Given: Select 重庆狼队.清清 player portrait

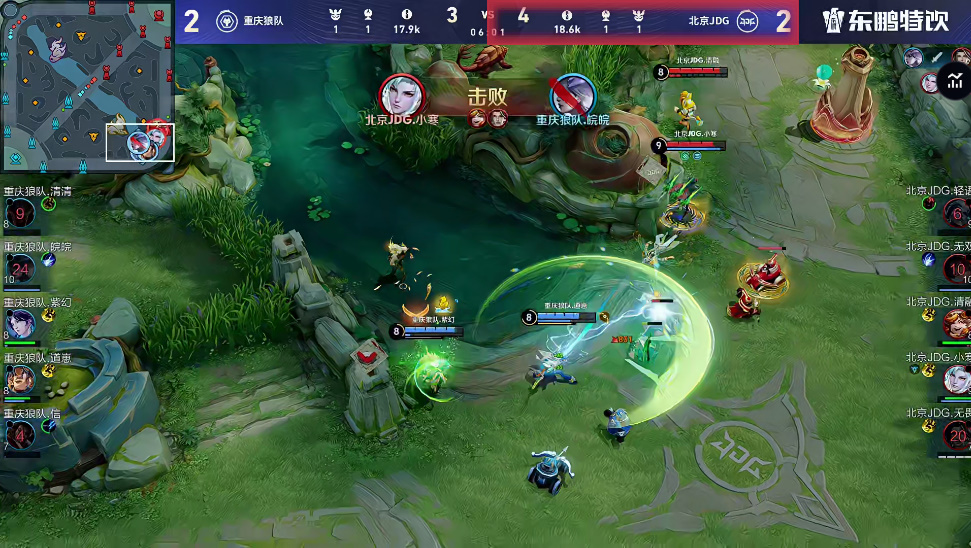Looking at the screenshot, I should [x=19, y=213].
